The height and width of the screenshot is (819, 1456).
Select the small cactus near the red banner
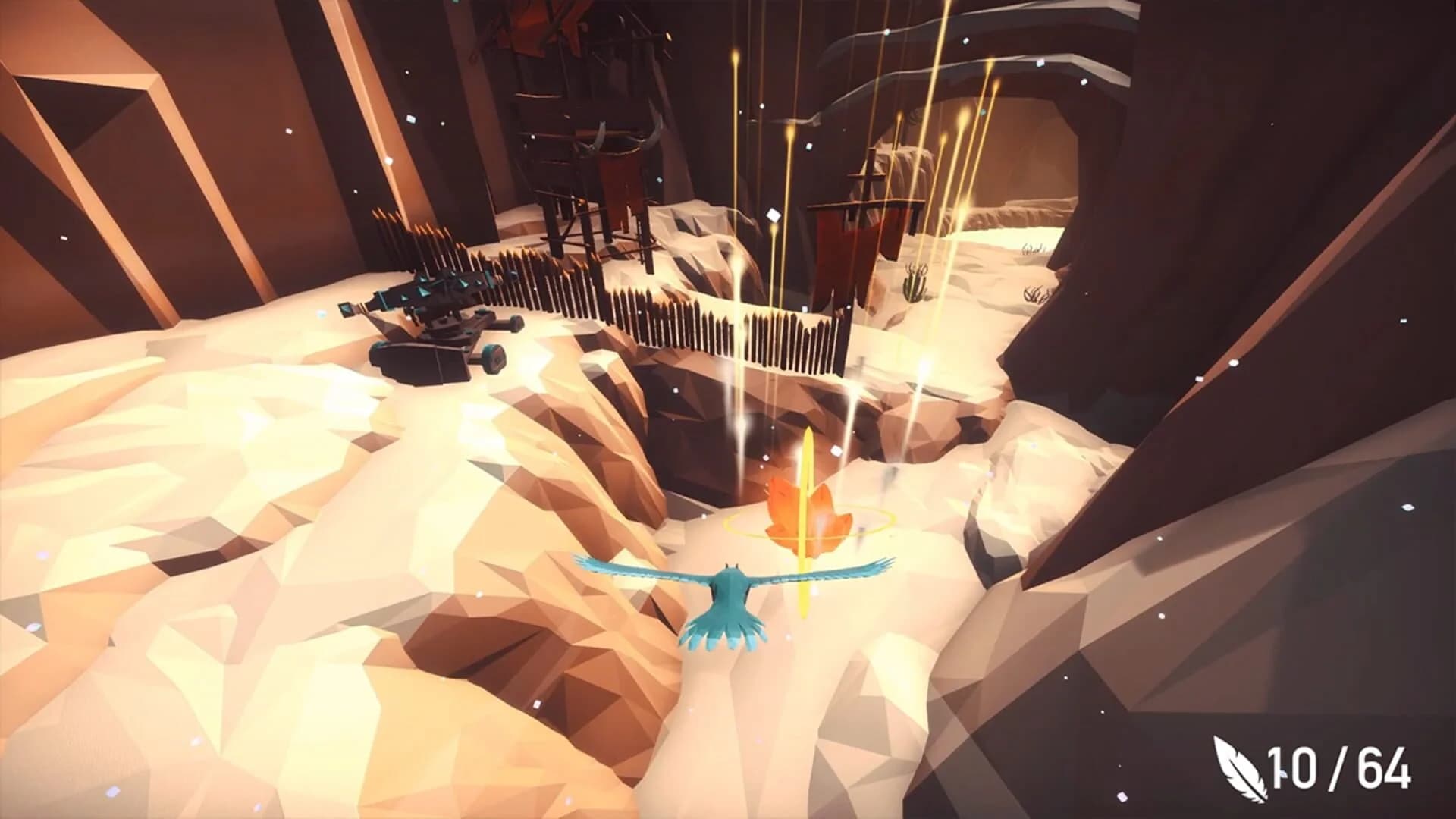point(914,281)
